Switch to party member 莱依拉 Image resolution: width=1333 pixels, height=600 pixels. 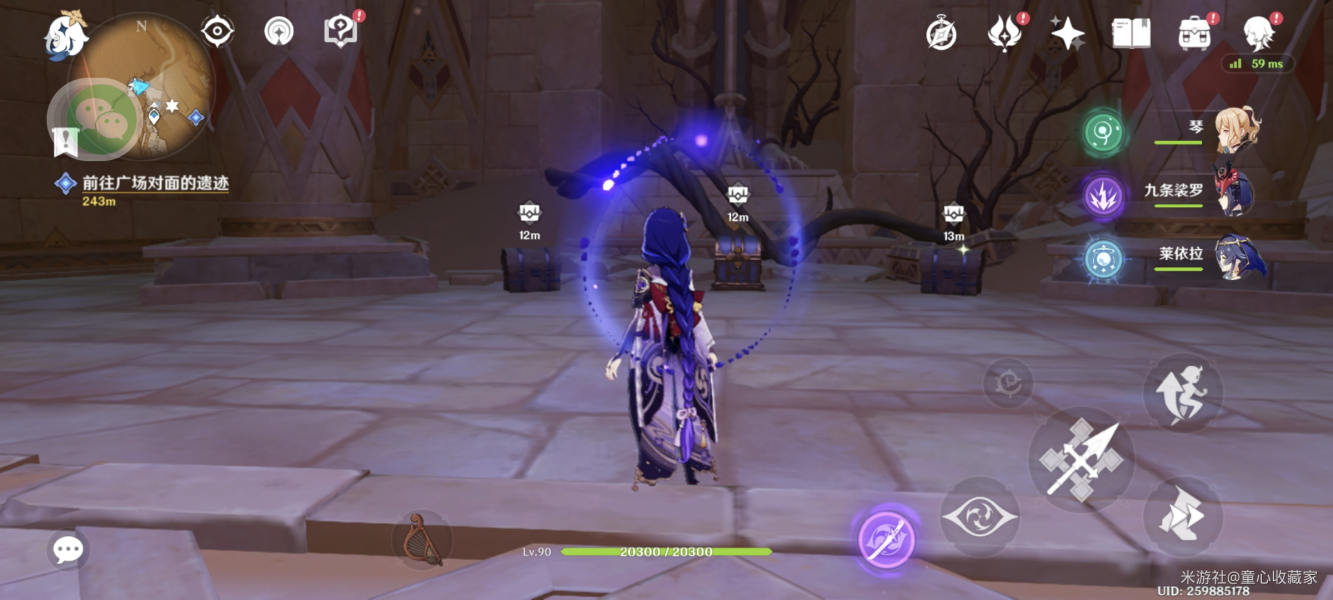point(1239,257)
